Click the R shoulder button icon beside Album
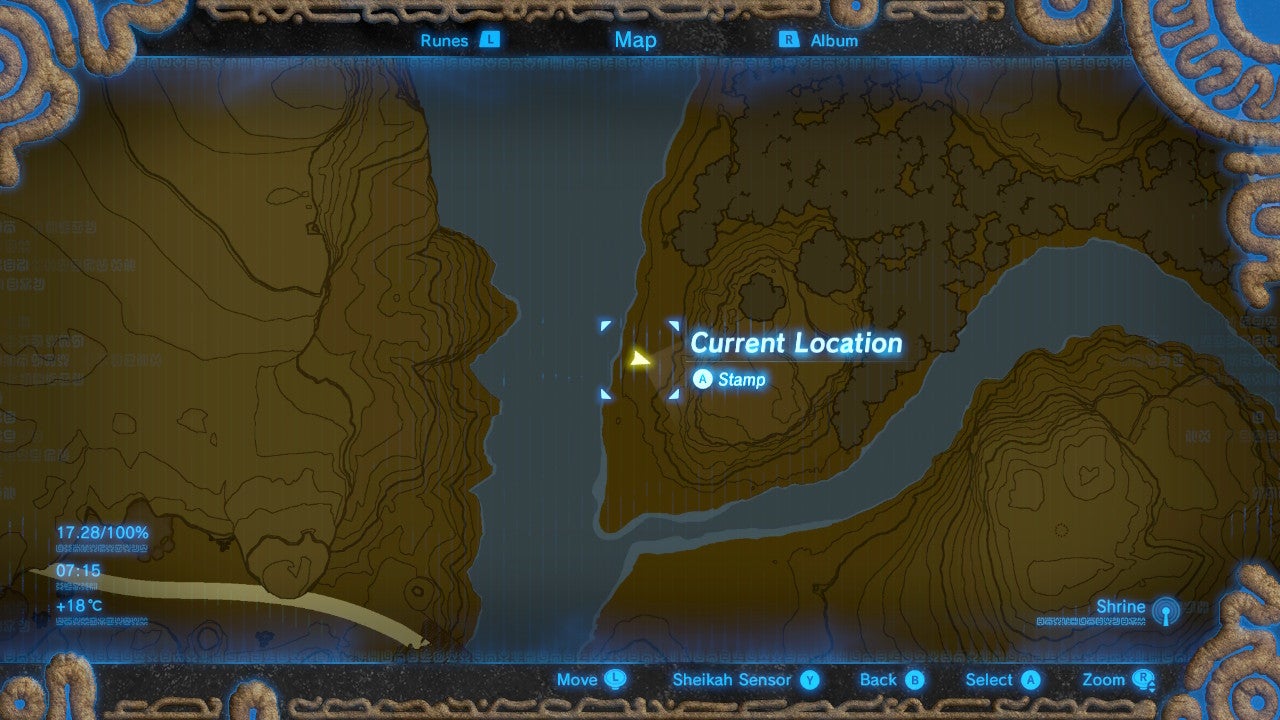This screenshot has width=1280, height=720. 789,40
